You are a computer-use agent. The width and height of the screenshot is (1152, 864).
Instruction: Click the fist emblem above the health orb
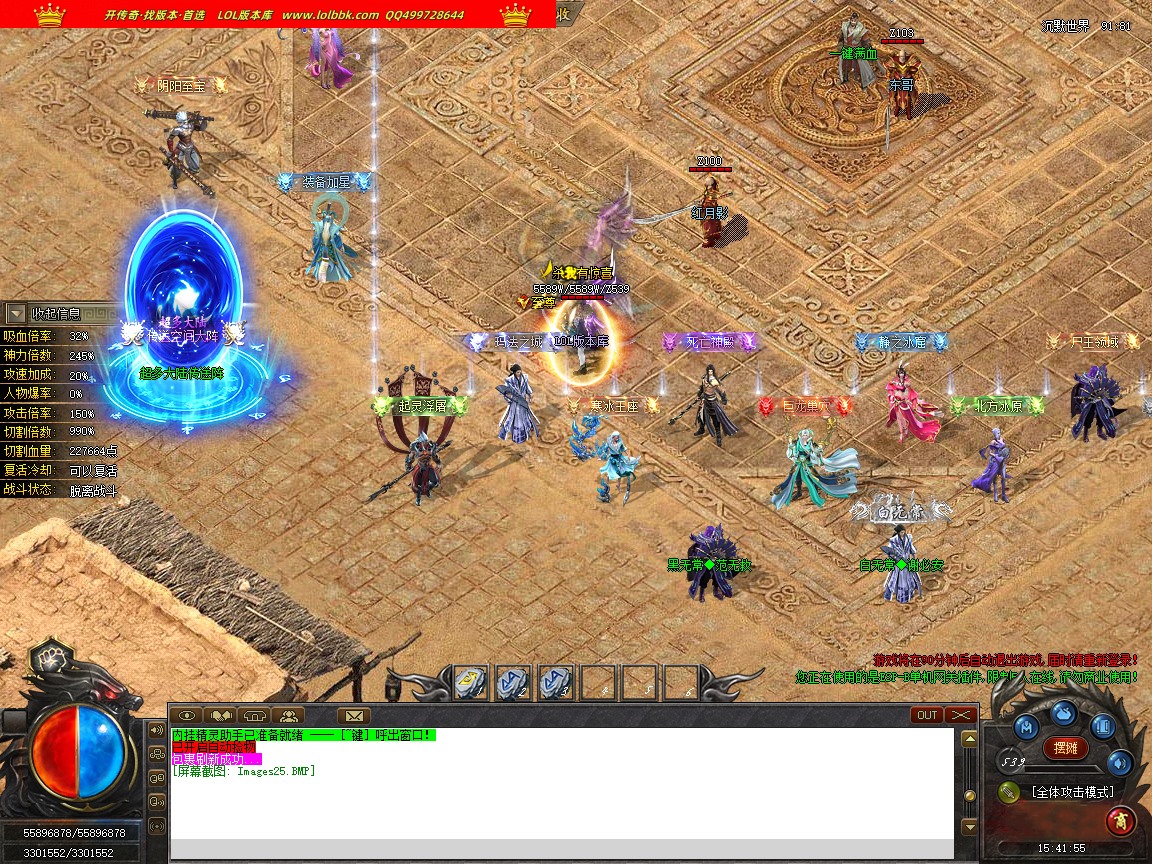[47, 656]
